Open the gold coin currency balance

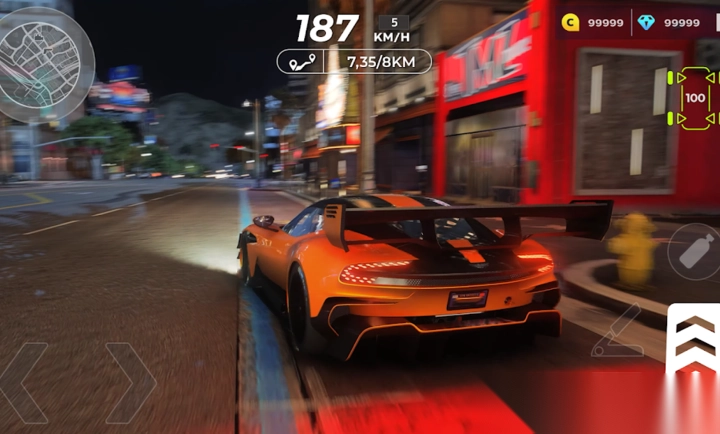(594, 22)
